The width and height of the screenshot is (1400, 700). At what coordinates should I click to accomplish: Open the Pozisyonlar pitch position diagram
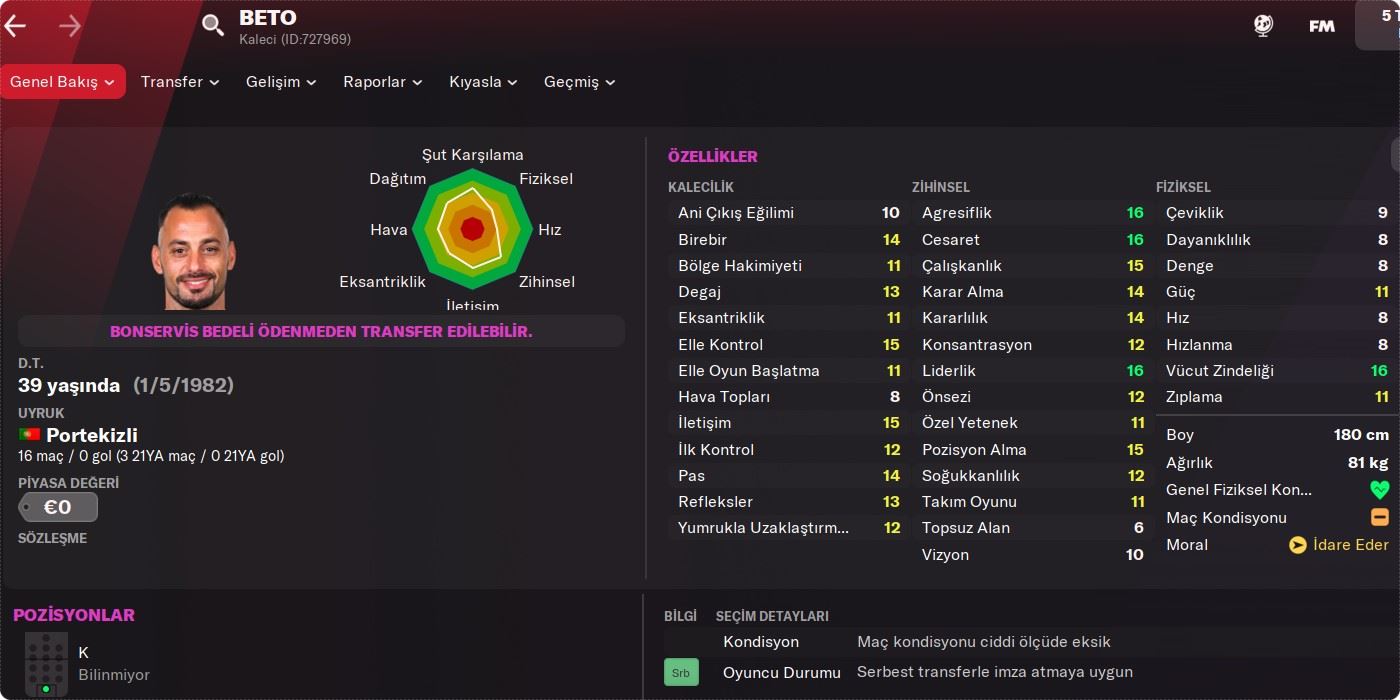(46, 664)
